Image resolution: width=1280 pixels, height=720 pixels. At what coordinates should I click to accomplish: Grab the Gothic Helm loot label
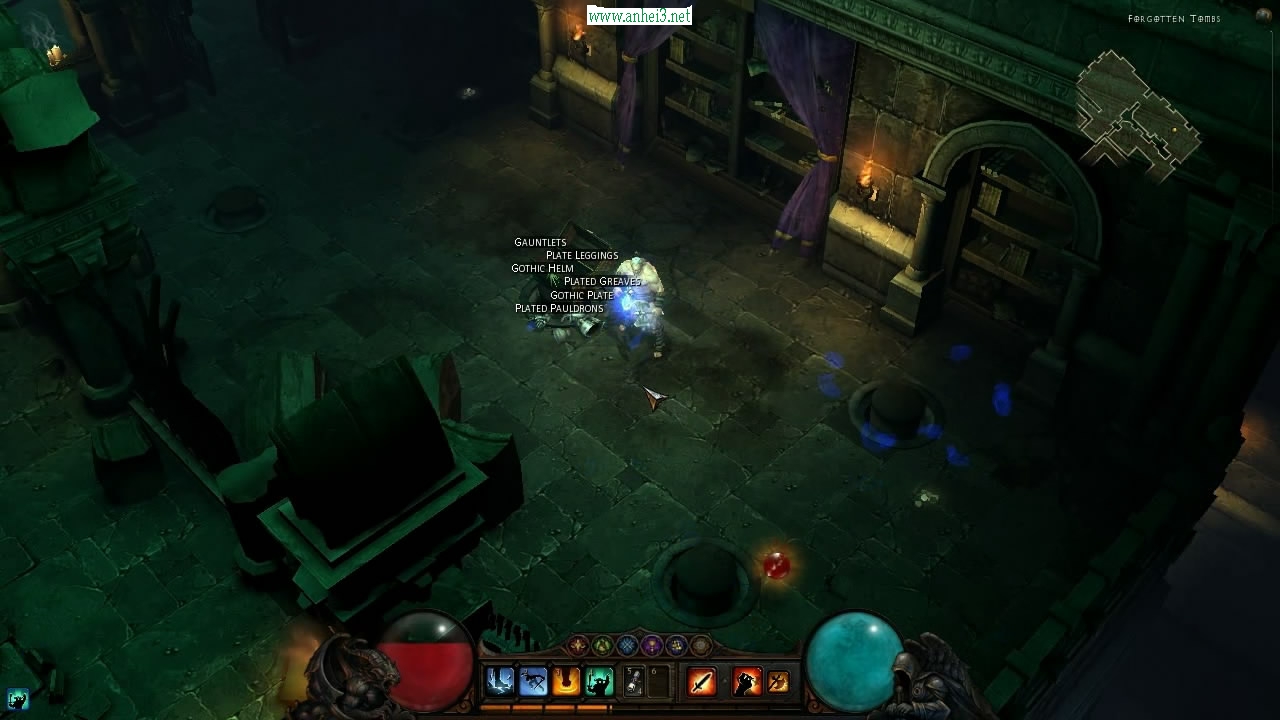pyautogui.click(x=542, y=268)
